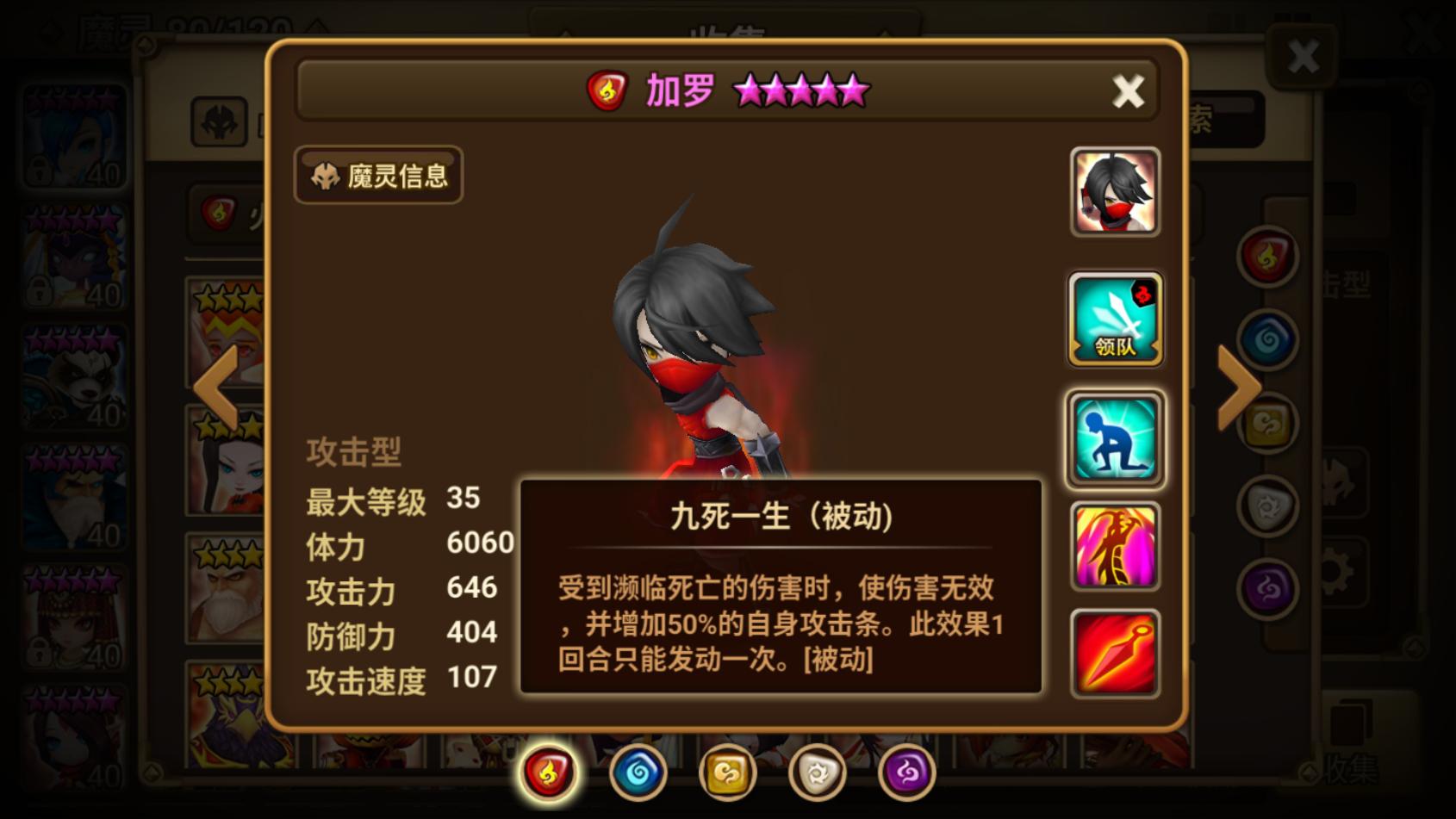Open the 魔灵信息 panel

click(x=377, y=175)
